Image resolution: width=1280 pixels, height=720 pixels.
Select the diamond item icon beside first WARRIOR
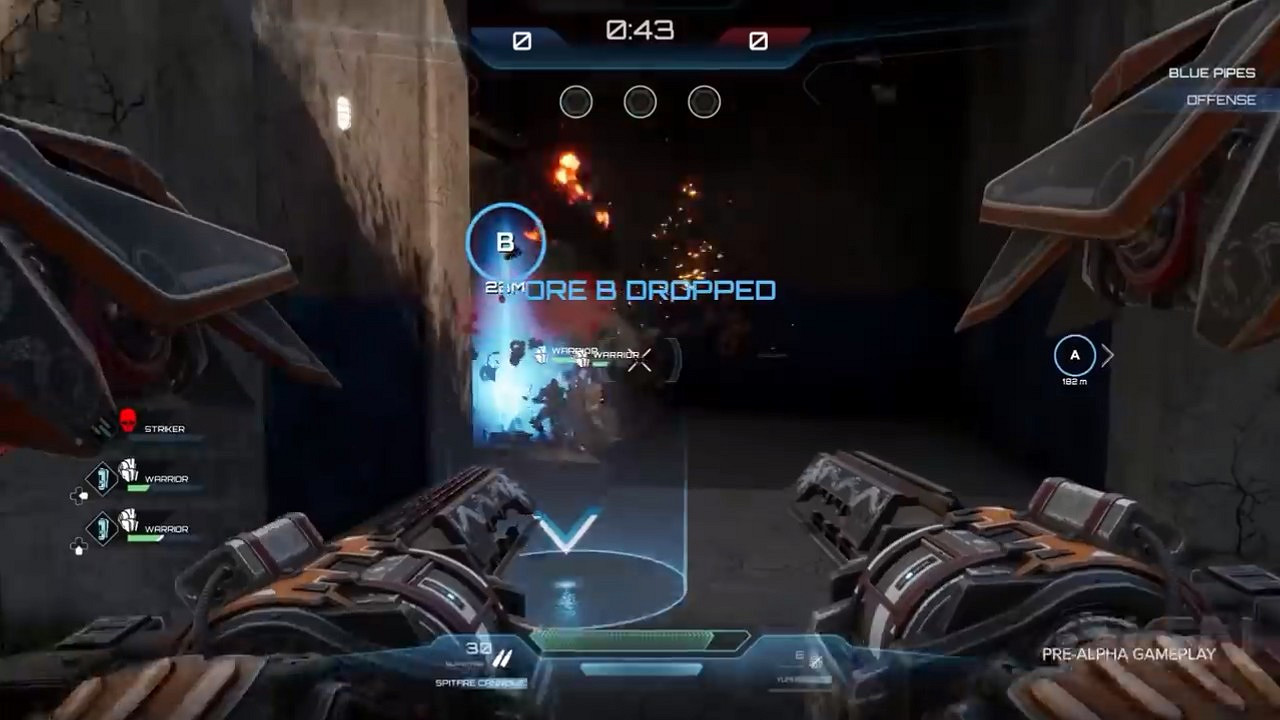click(100, 478)
